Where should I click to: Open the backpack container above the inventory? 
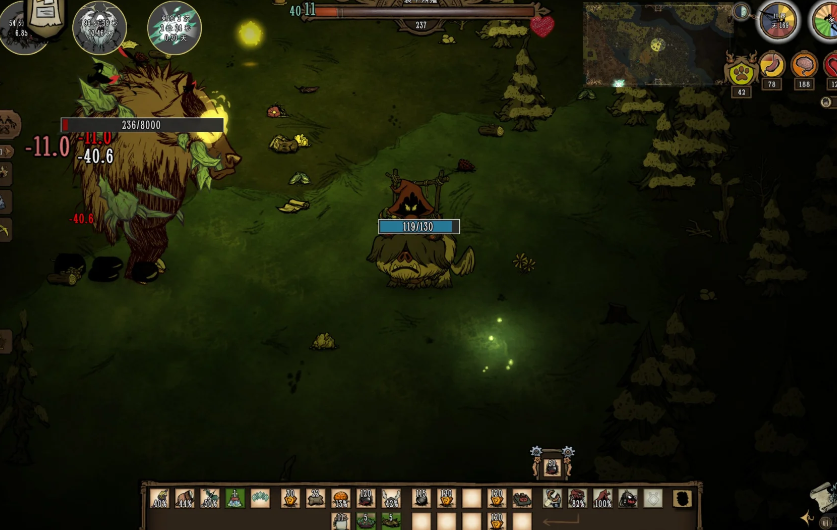pyautogui.click(x=552, y=465)
